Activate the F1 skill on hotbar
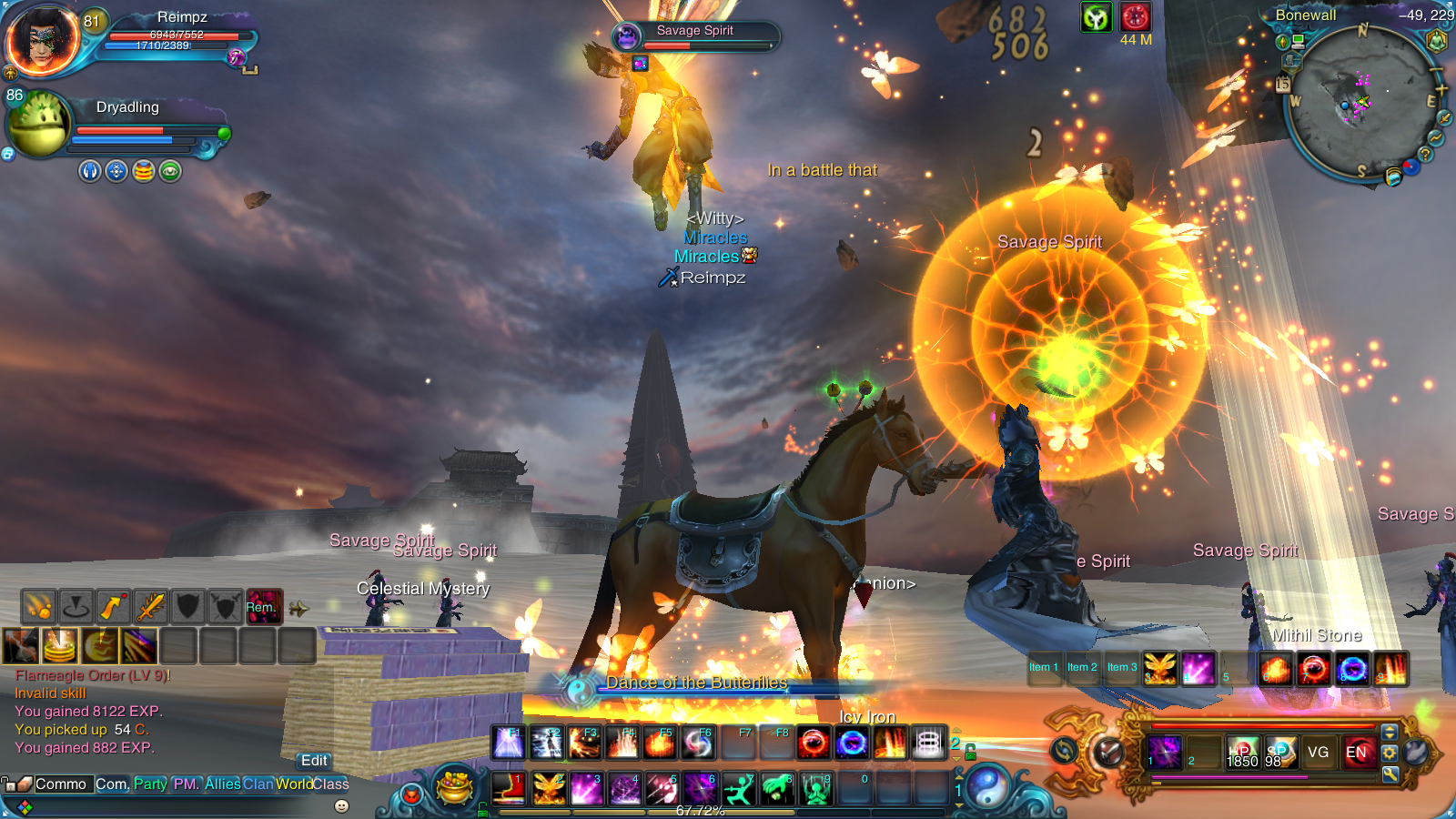The width and height of the screenshot is (1456, 819). point(508,743)
